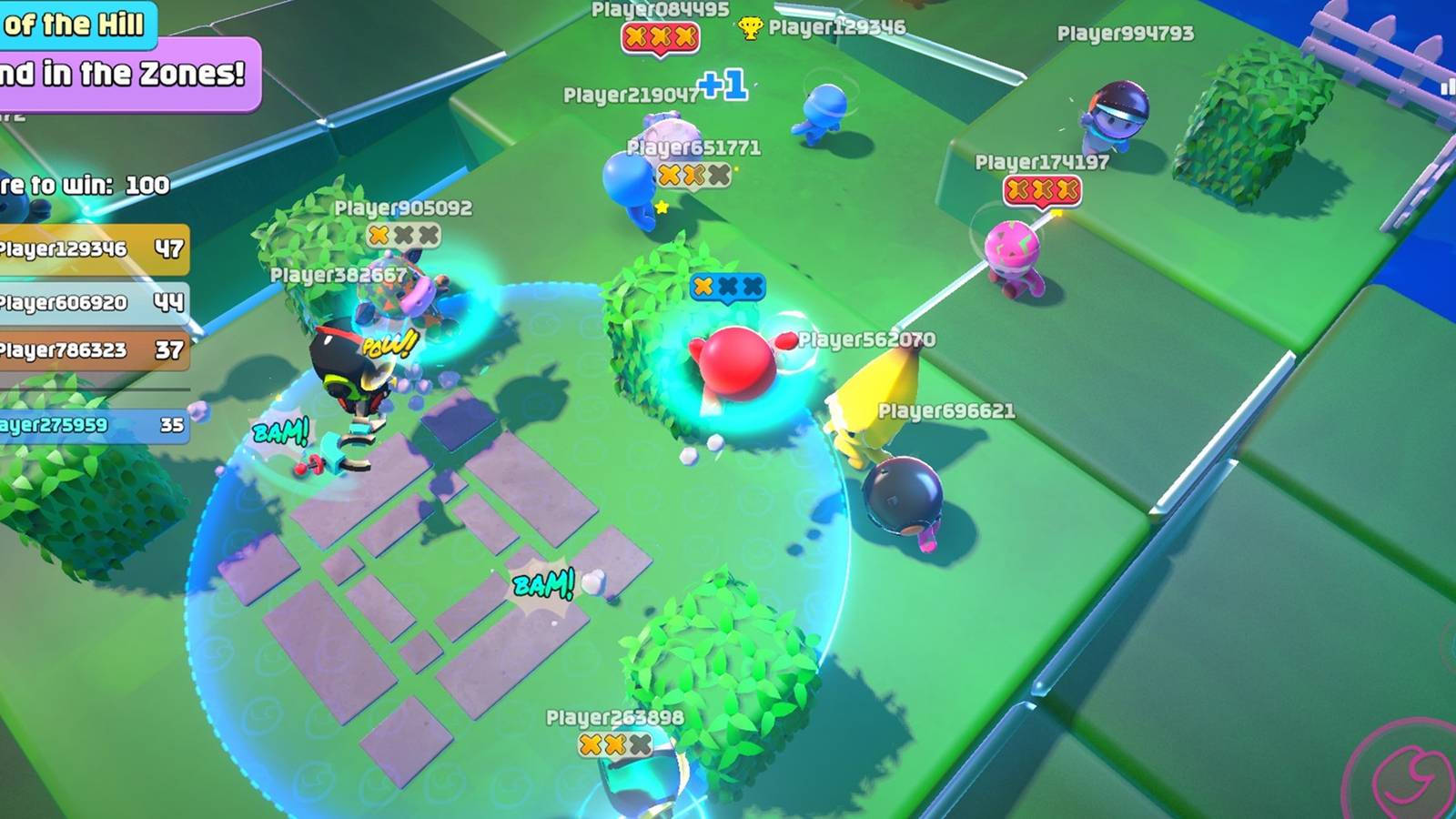The image size is (1456, 819).
Task: Click the trophy icon beside Player129346
Action: [x=749, y=28]
